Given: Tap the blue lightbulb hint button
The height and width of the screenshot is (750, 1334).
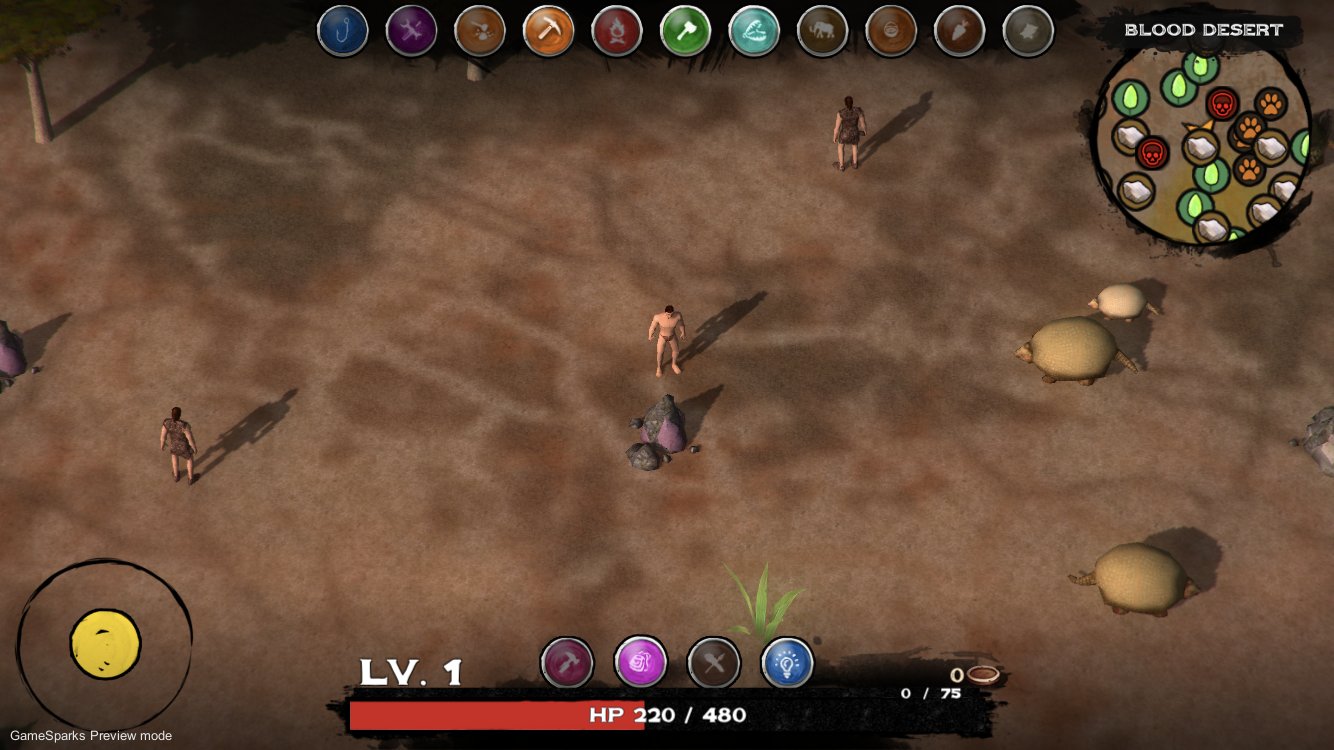Looking at the screenshot, I should tap(787, 662).
